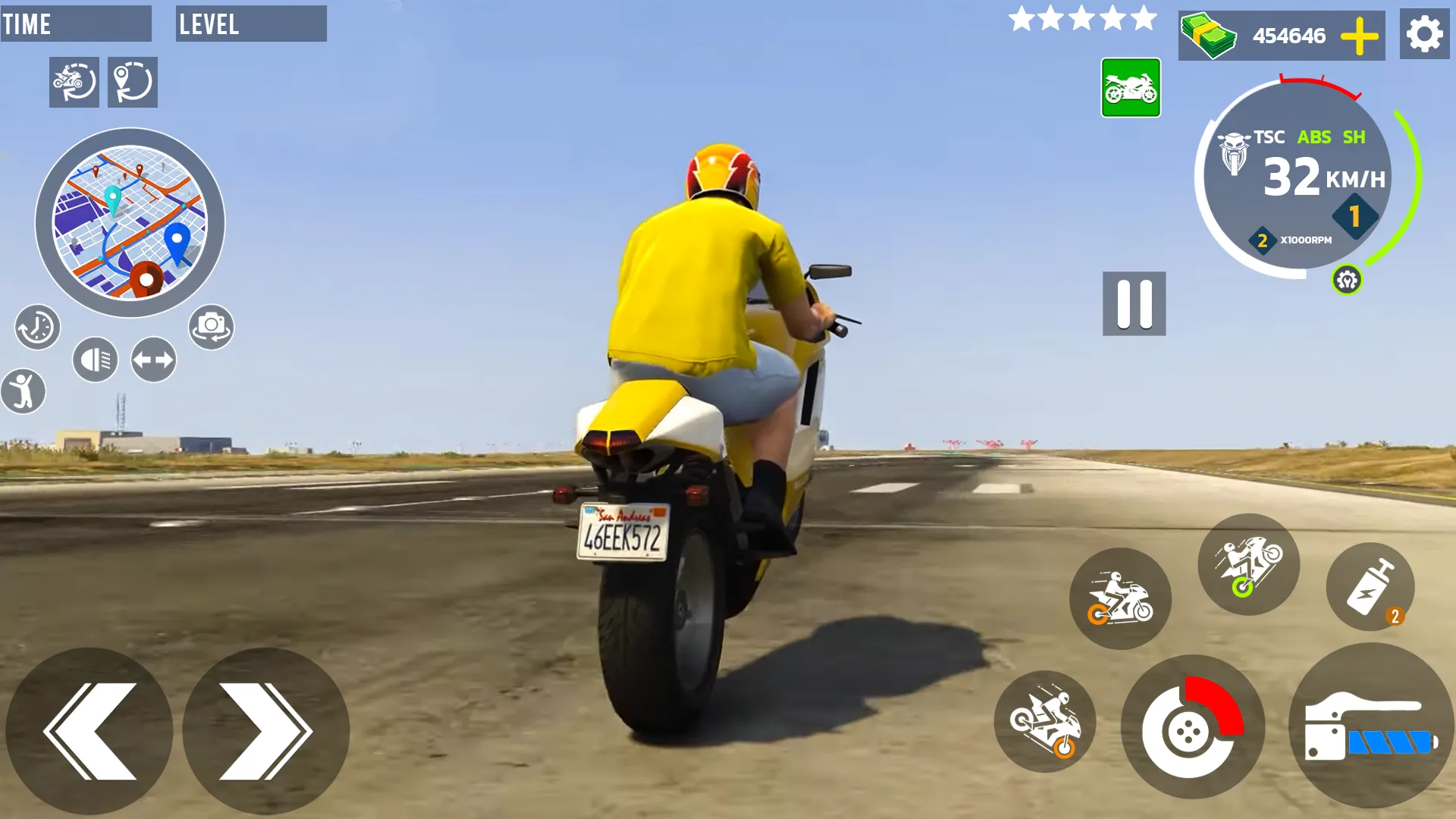Activate the wheelie stunt icon
The width and height of the screenshot is (1456, 819).
(x=1248, y=565)
